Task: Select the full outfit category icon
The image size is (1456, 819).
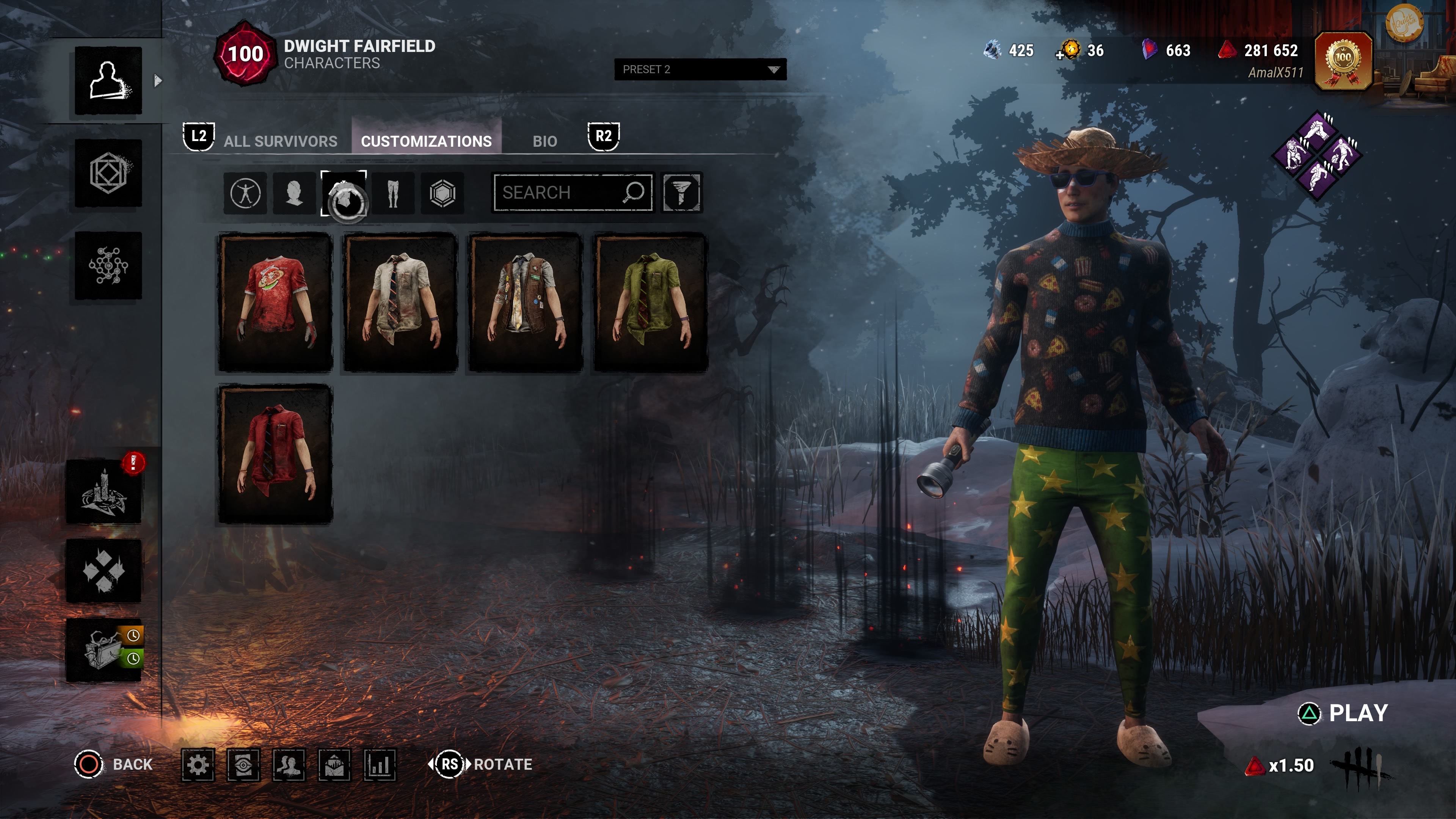Action: click(245, 193)
